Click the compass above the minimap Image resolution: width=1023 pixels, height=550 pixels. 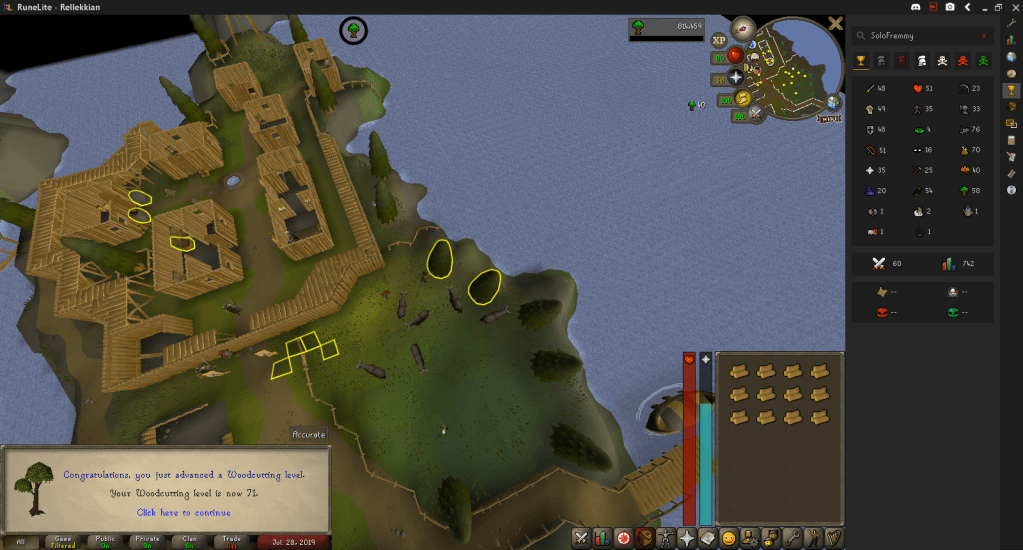click(x=742, y=28)
